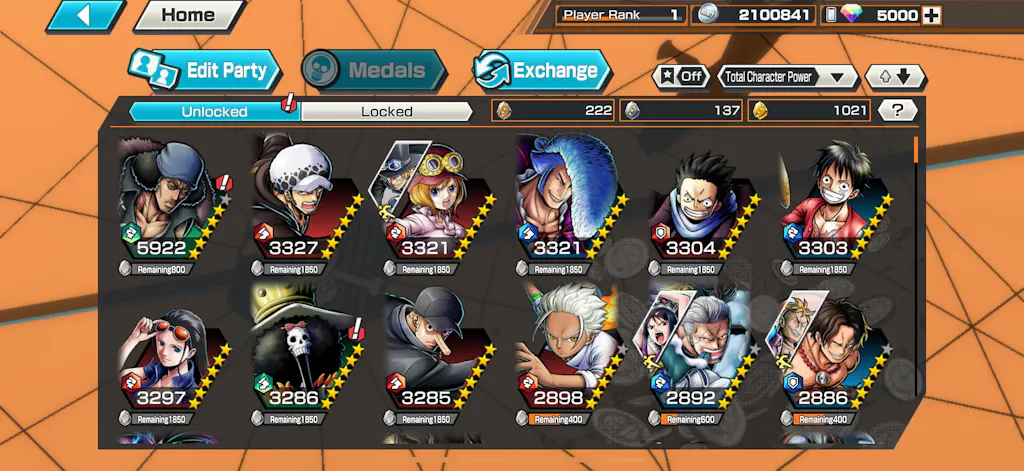This screenshot has width=1024, height=471.
Task: Open the Total Character Power sort dropdown
Action: (788, 76)
